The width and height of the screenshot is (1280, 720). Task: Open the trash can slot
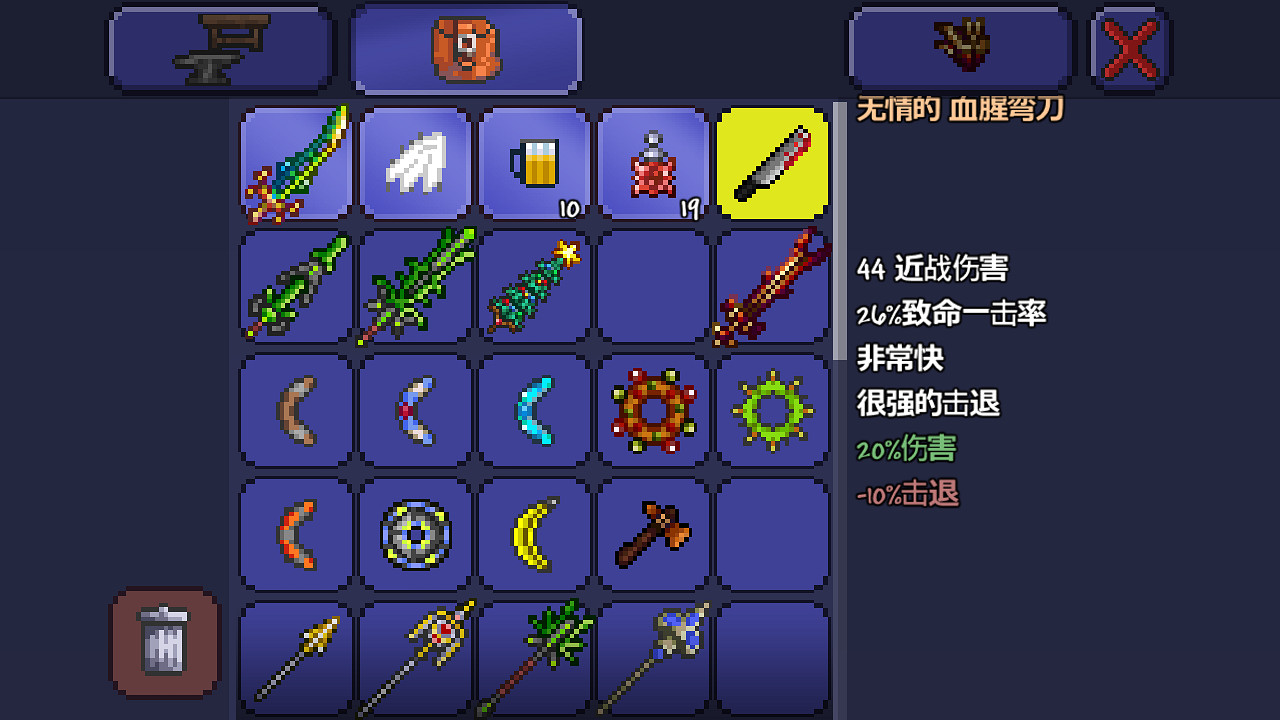point(163,642)
